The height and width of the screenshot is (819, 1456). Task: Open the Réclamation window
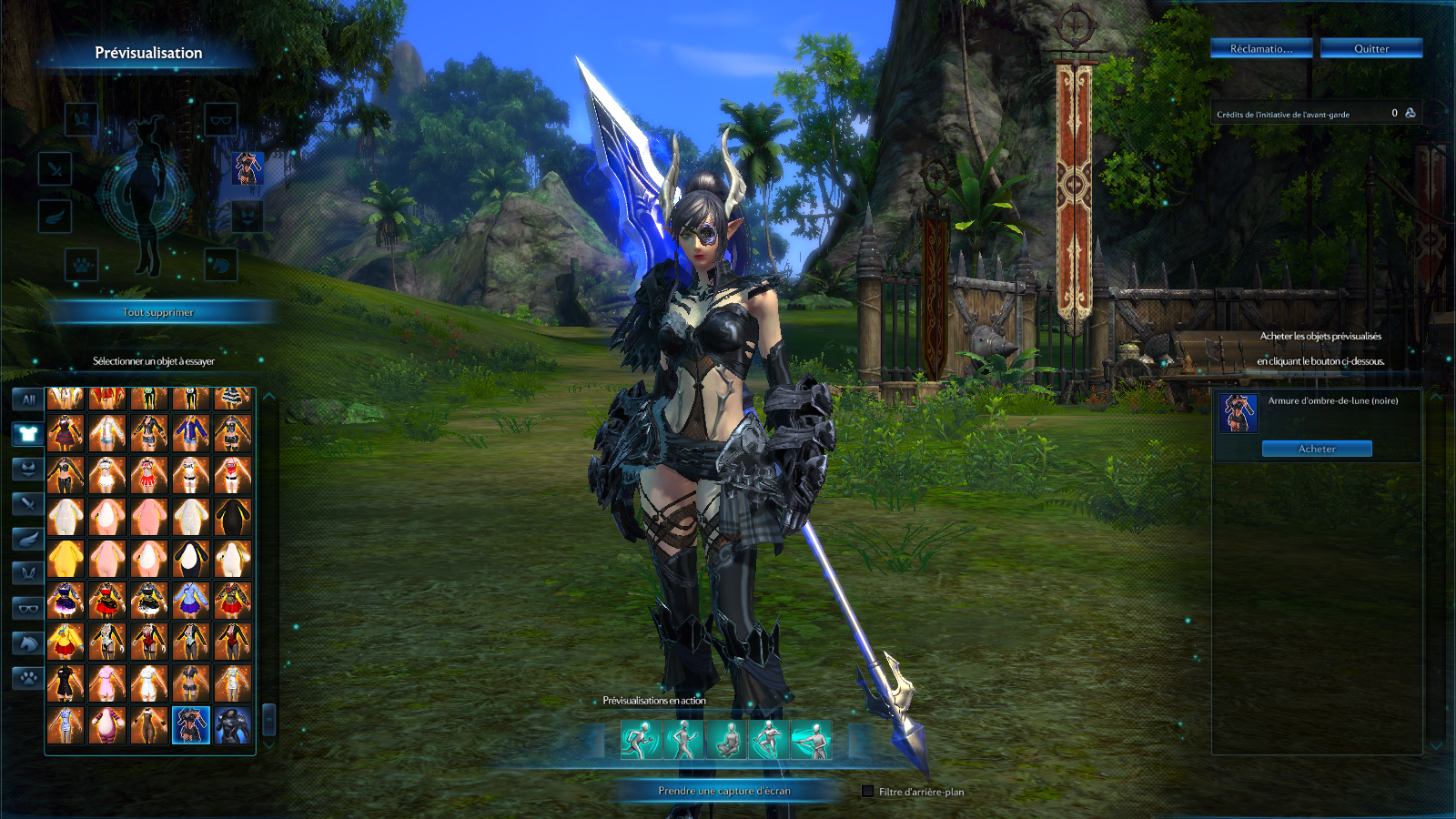pos(1260,48)
